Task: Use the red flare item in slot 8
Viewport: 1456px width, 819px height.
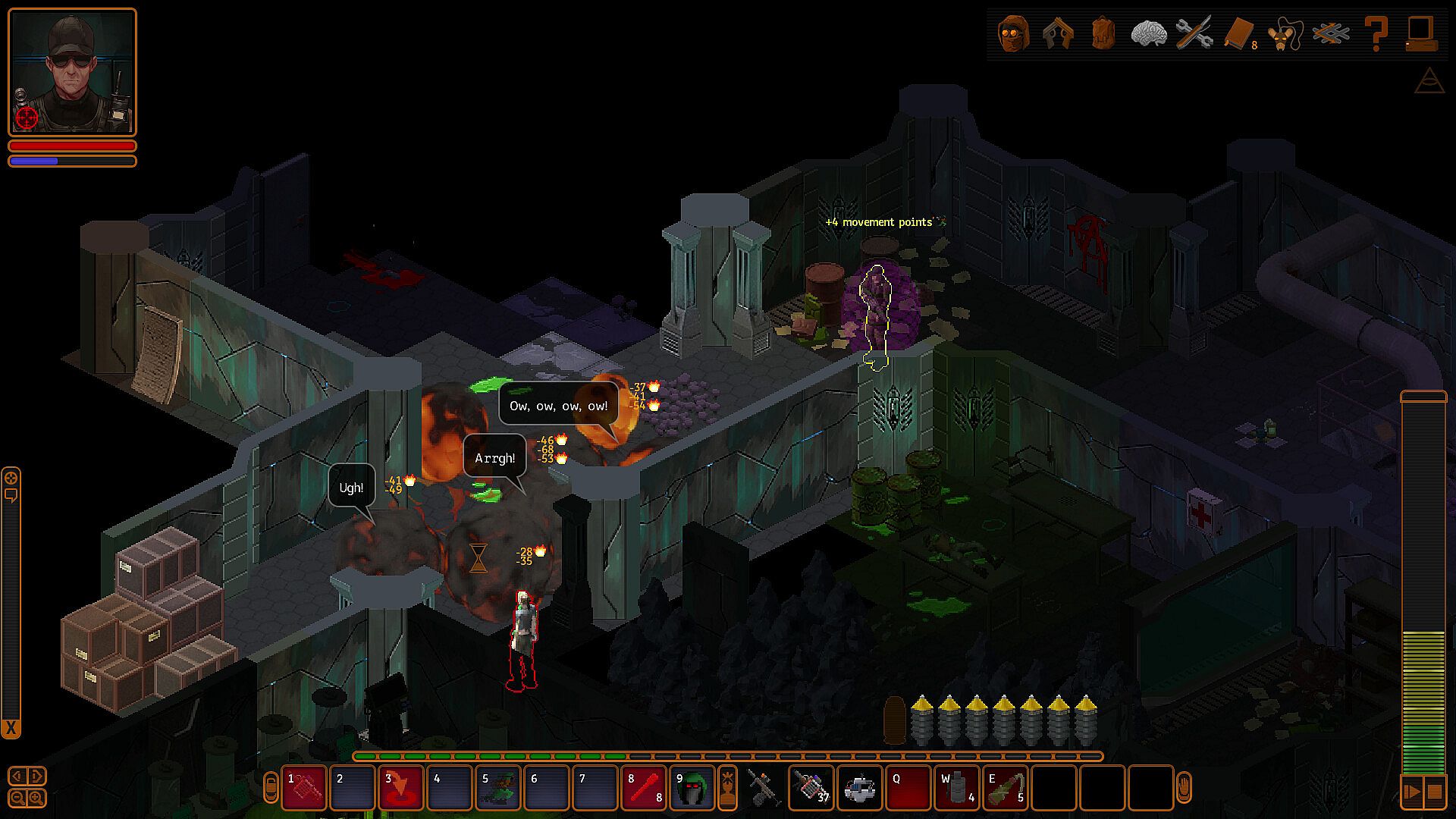Action: (x=644, y=788)
